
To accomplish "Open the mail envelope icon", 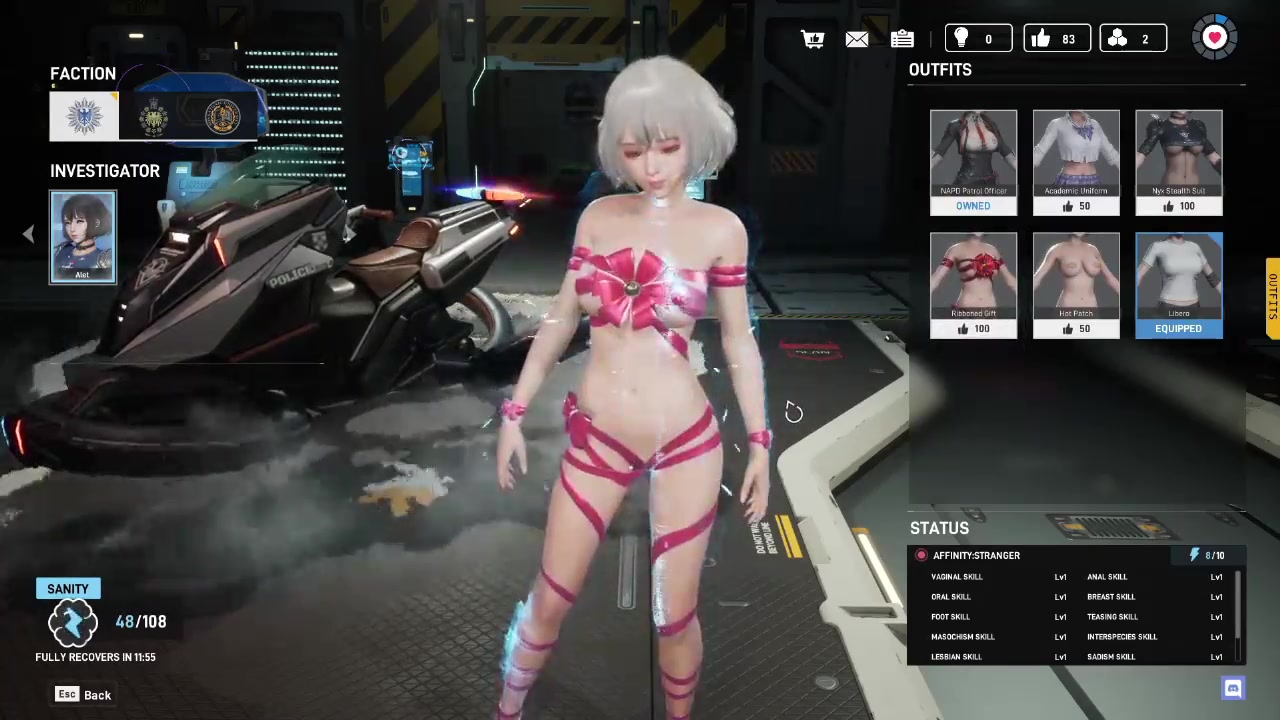I will pos(857,39).
